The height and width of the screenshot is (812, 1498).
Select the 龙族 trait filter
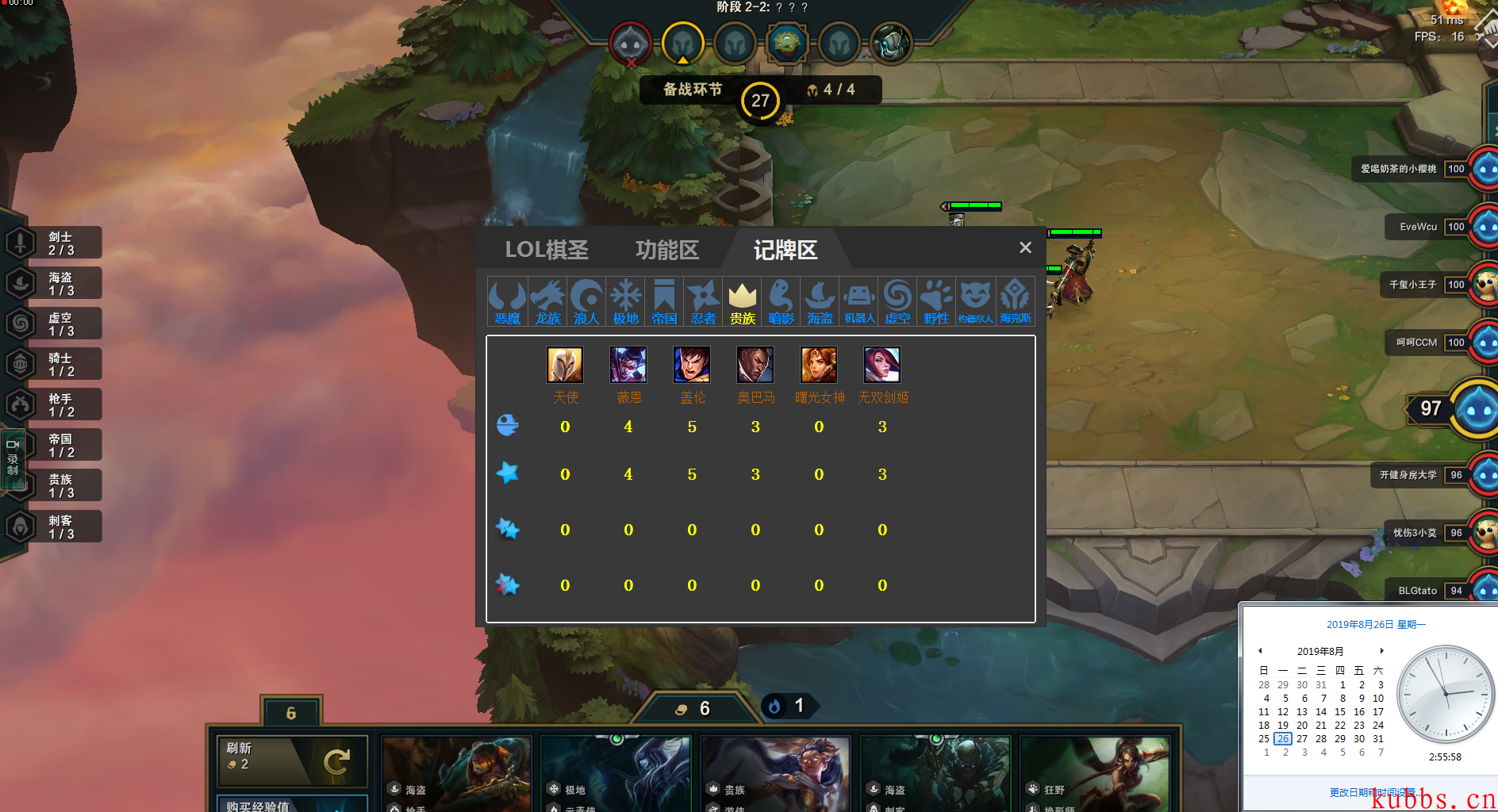547,302
